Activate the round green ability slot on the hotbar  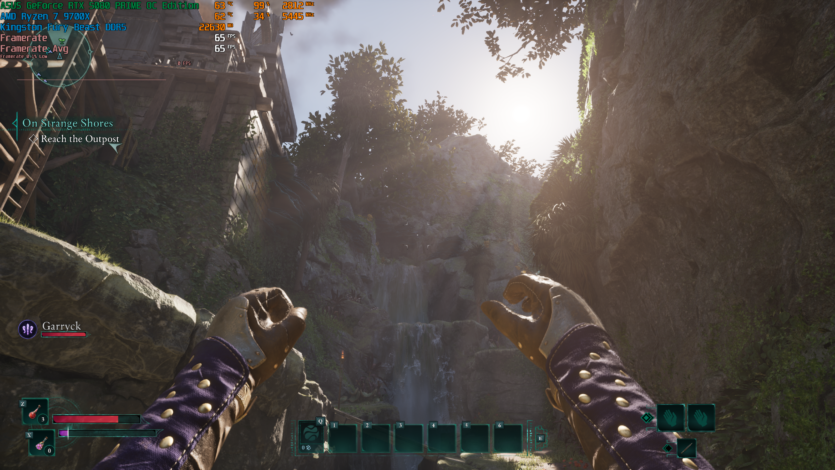(311, 436)
